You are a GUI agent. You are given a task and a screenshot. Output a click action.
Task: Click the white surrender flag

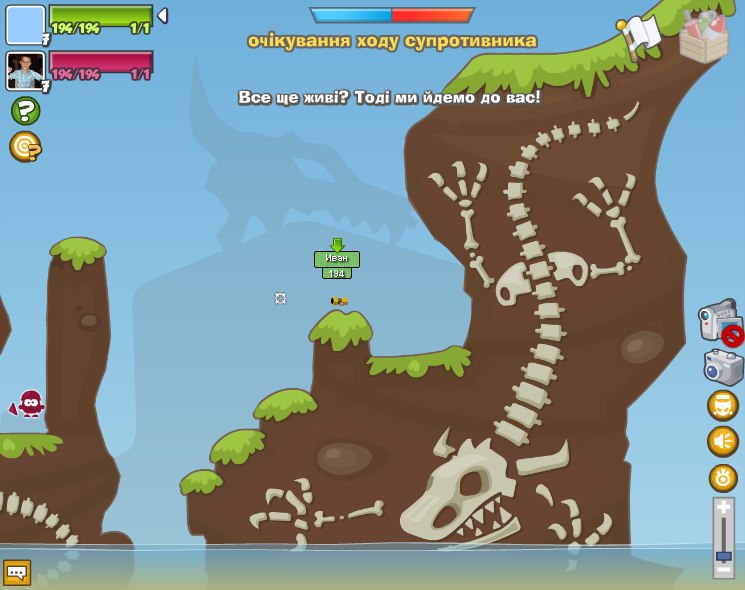pos(640,33)
